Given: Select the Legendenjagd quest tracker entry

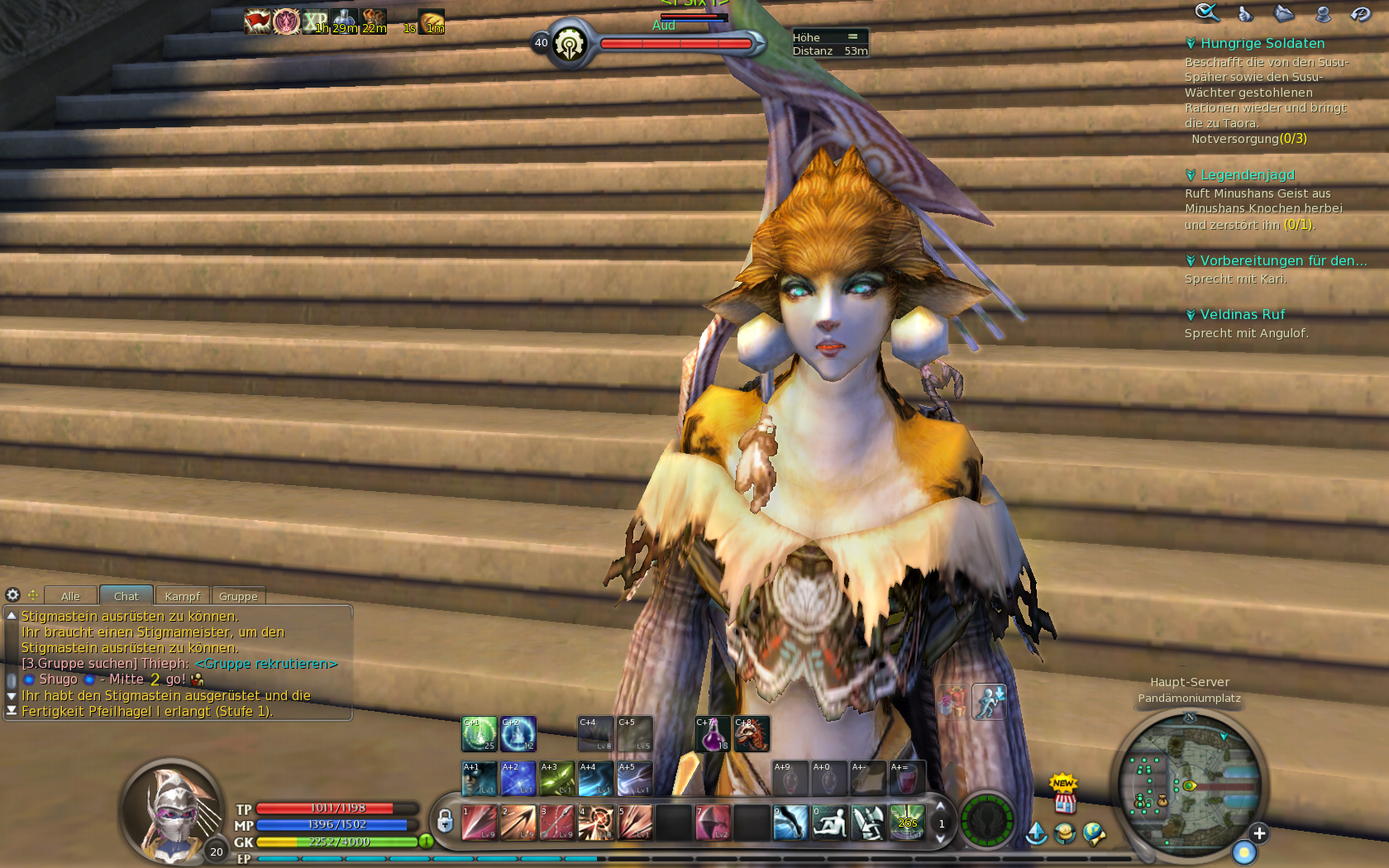Looking at the screenshot, I should [1247, 175].
